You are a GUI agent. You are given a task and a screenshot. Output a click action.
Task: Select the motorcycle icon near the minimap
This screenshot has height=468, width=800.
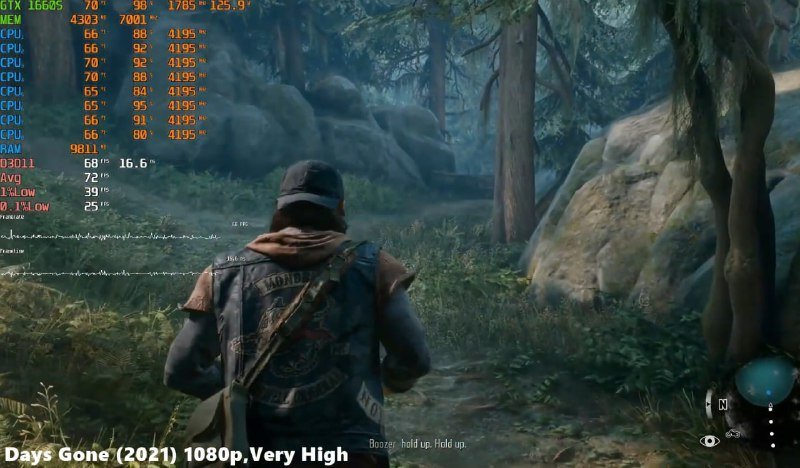[x=733, y=435]
